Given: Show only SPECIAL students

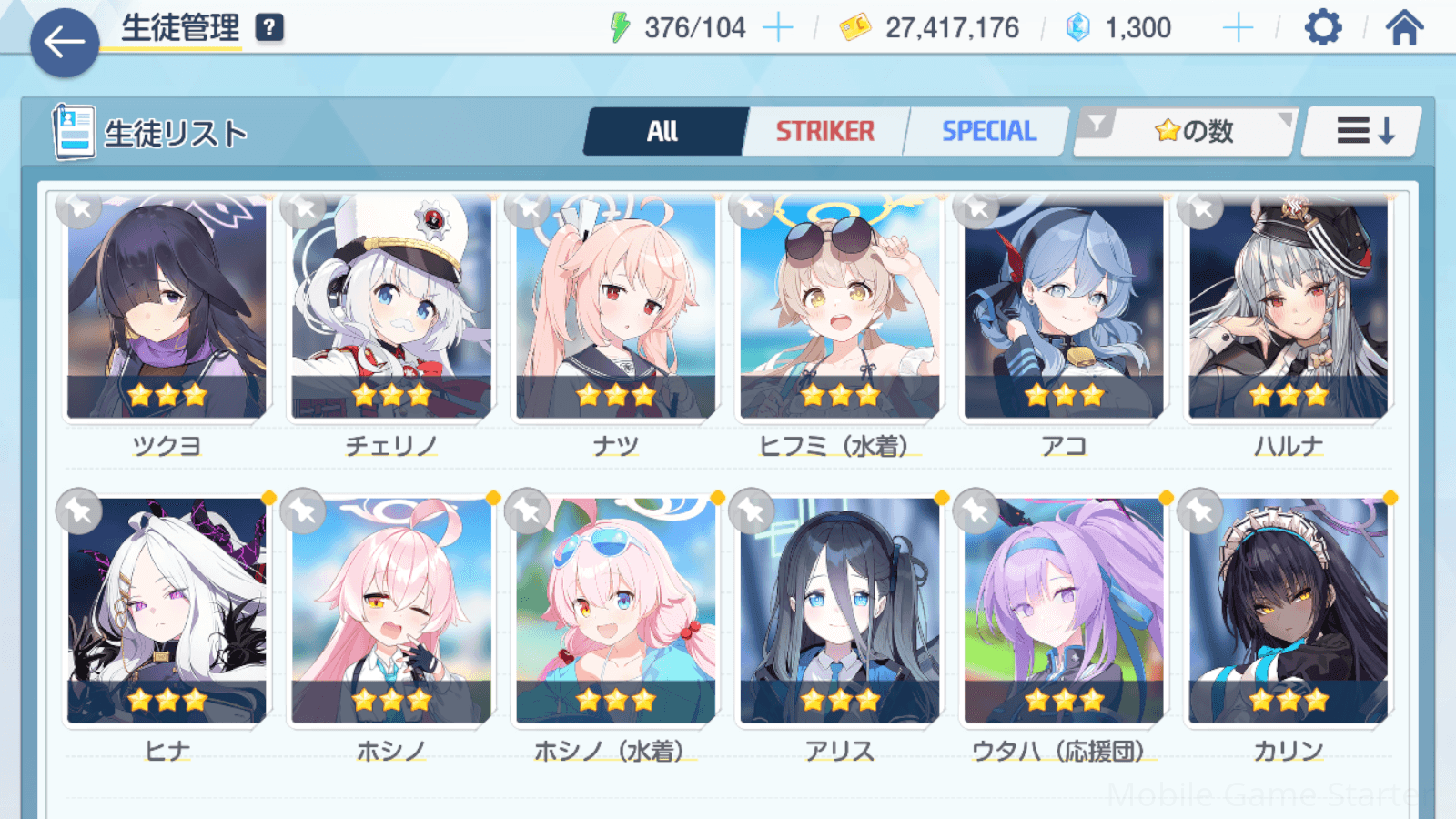Looking at the screenshot, I should pos(988,132).
